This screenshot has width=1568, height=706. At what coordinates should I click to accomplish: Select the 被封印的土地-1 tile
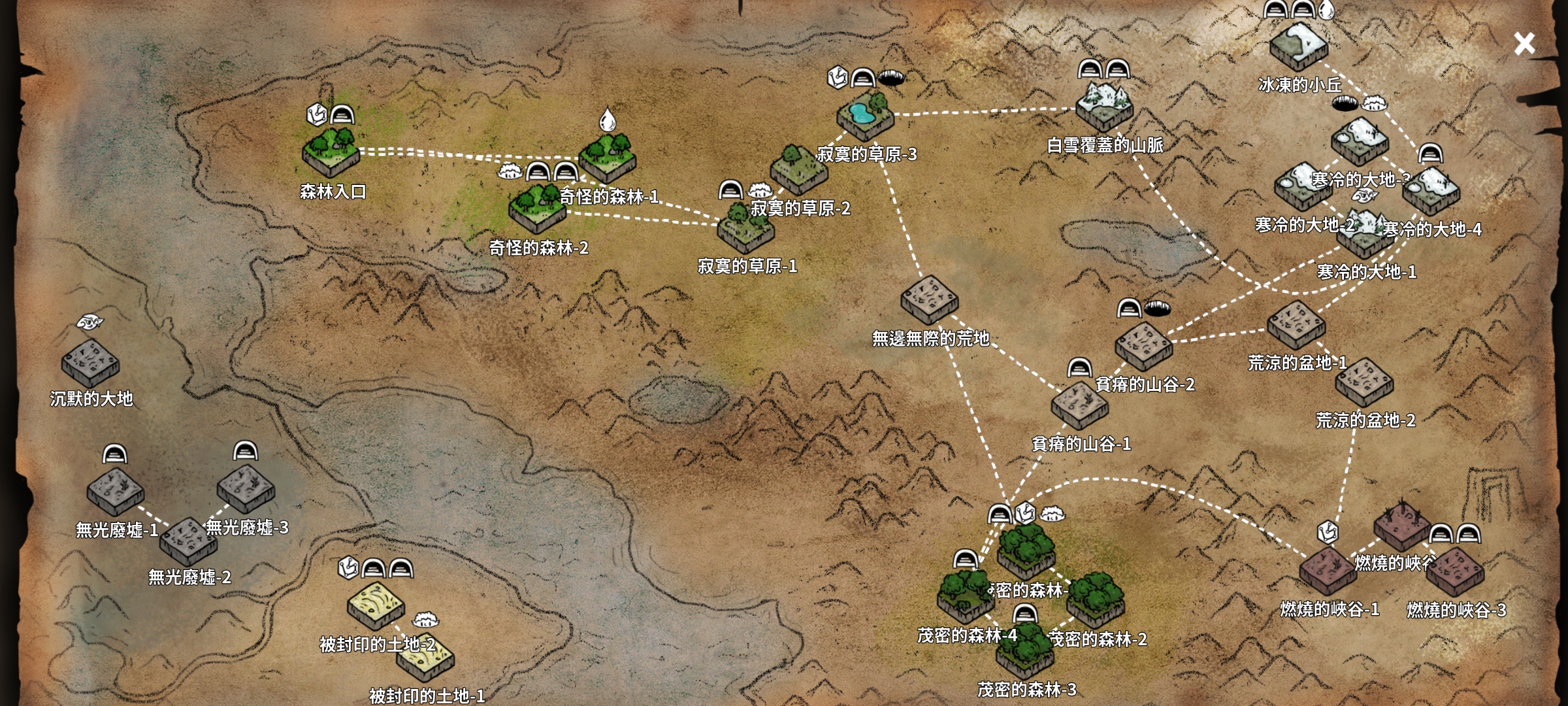[x=425, y=659]
